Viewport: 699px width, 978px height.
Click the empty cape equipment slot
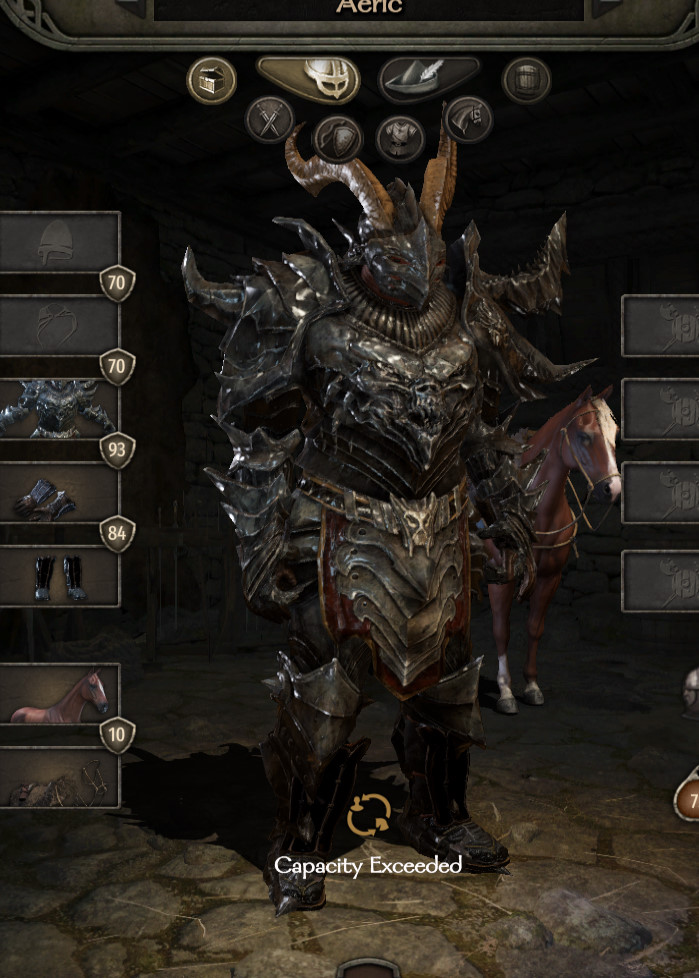[58, 325]
